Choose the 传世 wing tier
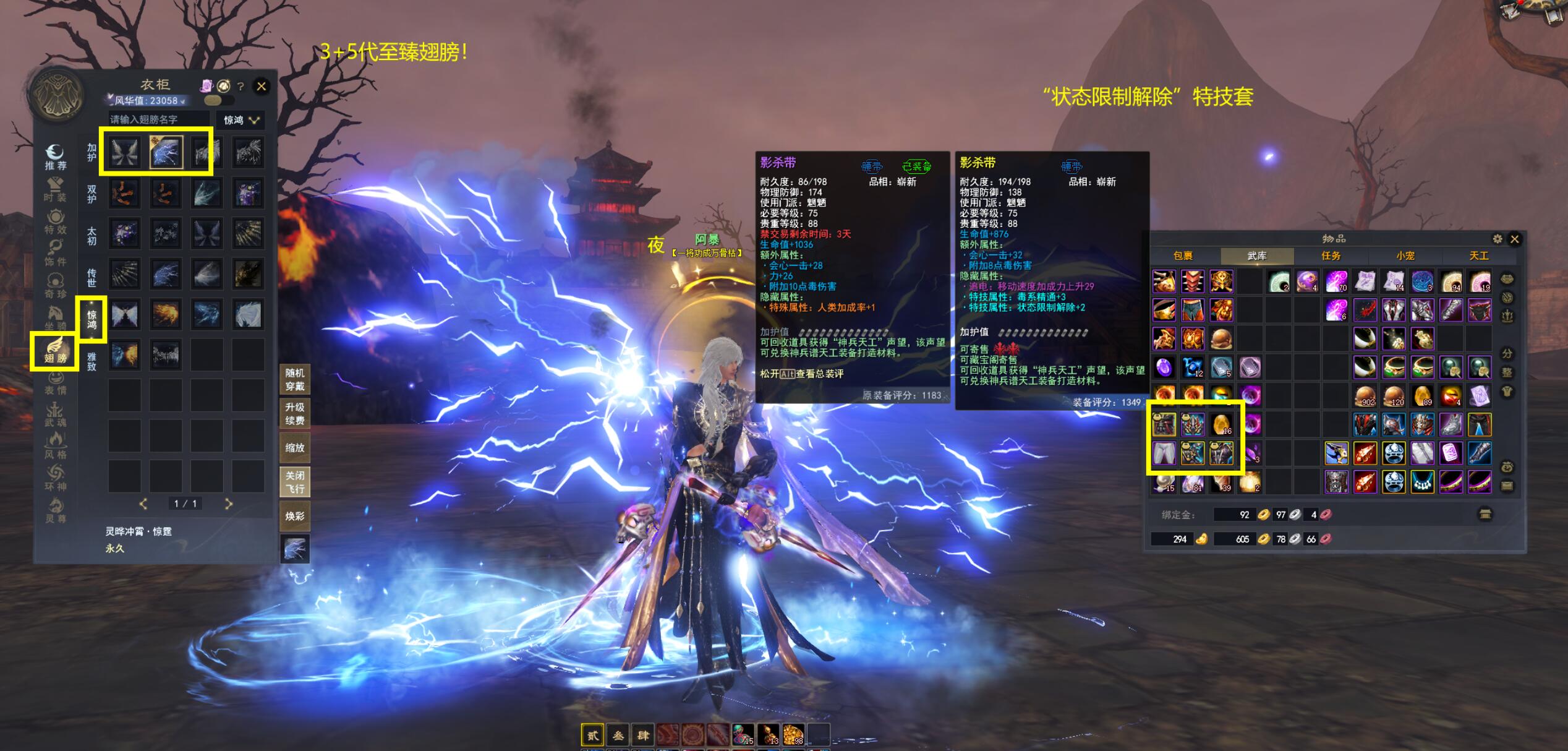Viewport: 1568px width, 751px height. click(x=92, y=277)
